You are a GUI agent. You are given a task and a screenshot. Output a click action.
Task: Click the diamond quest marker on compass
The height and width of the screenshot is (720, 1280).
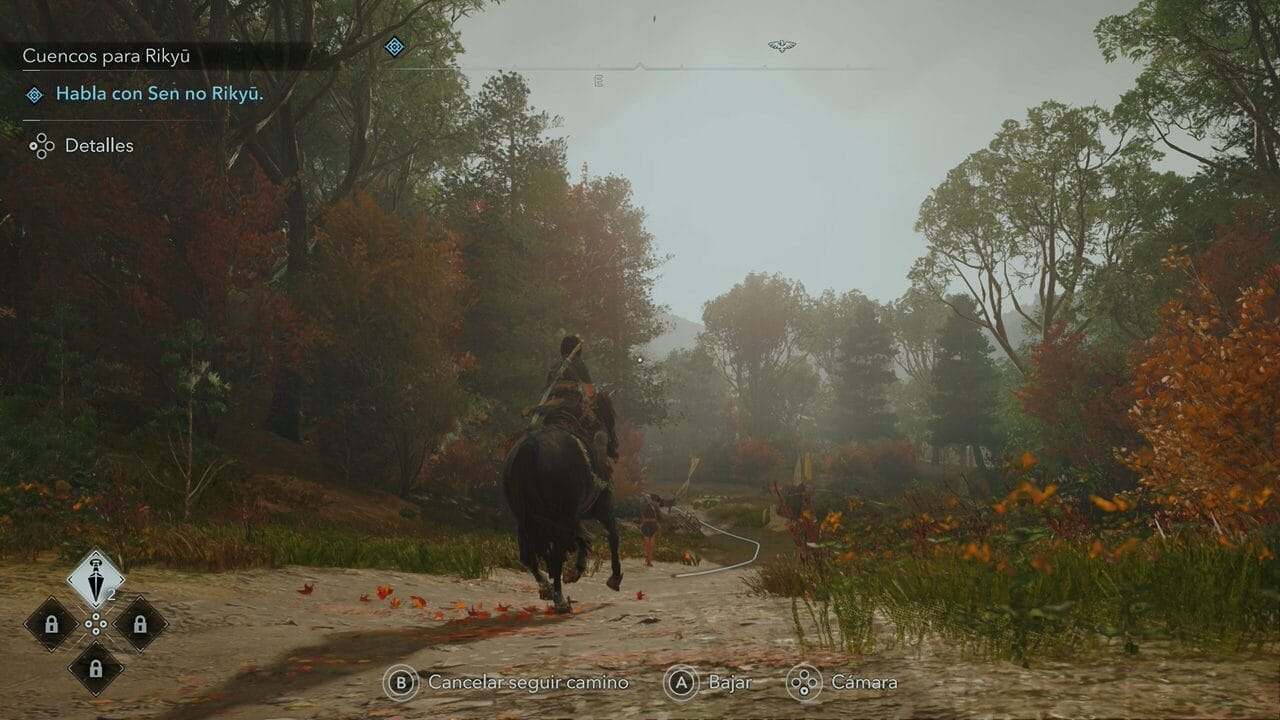click(395, 46)
